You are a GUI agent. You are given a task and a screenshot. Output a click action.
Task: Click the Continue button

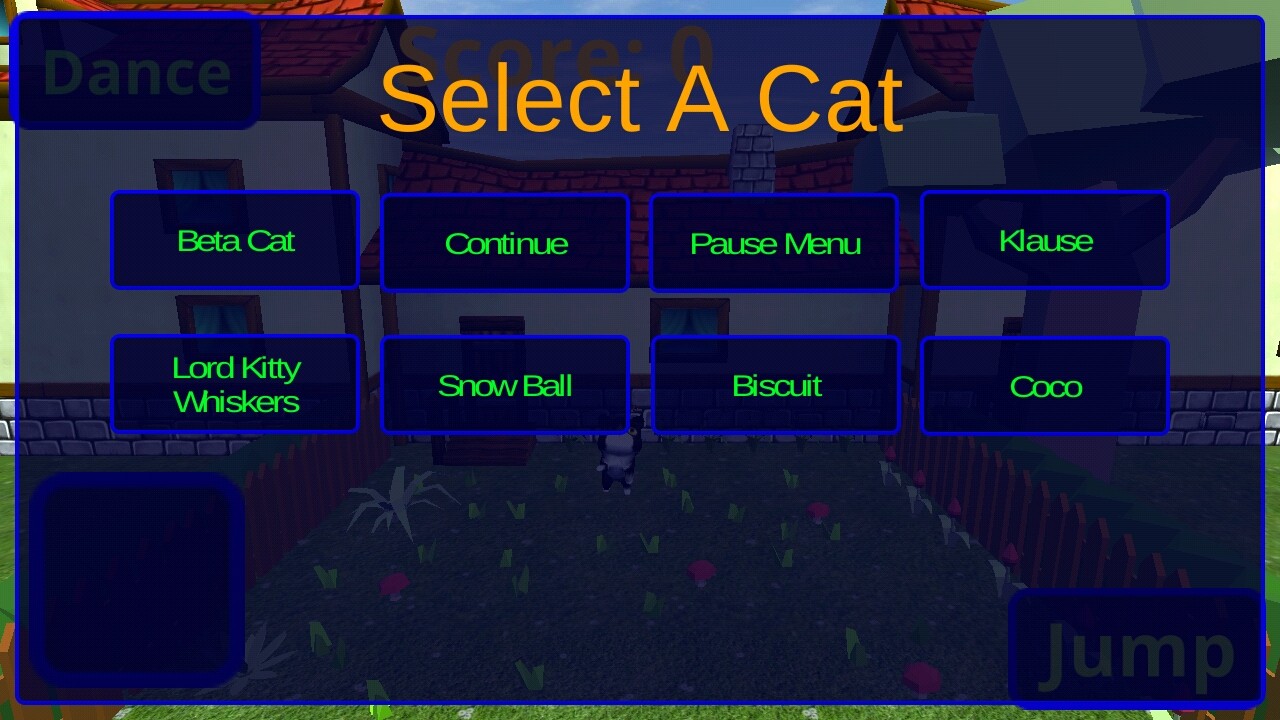pos(505,243)
